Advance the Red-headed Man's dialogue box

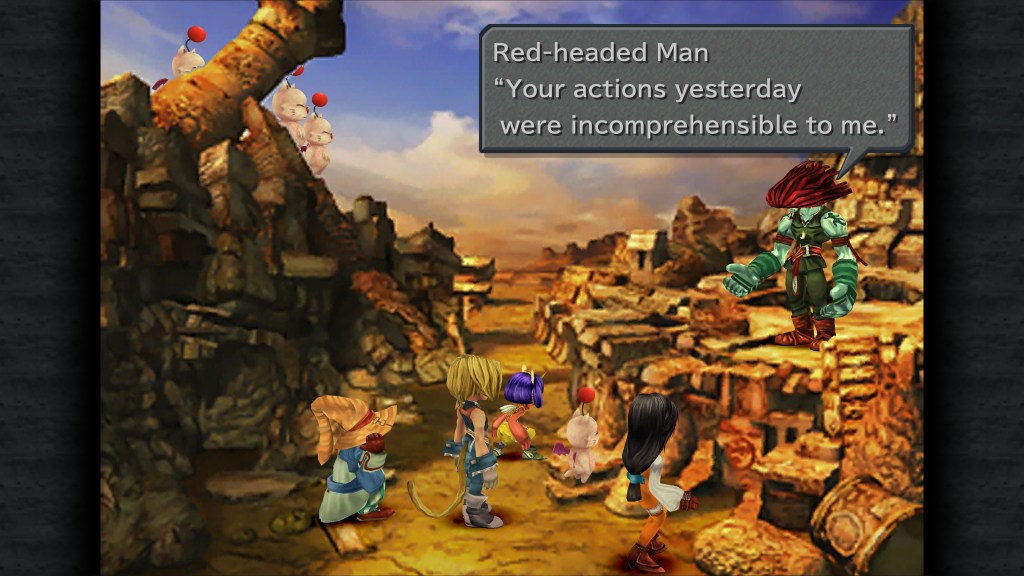696,90
